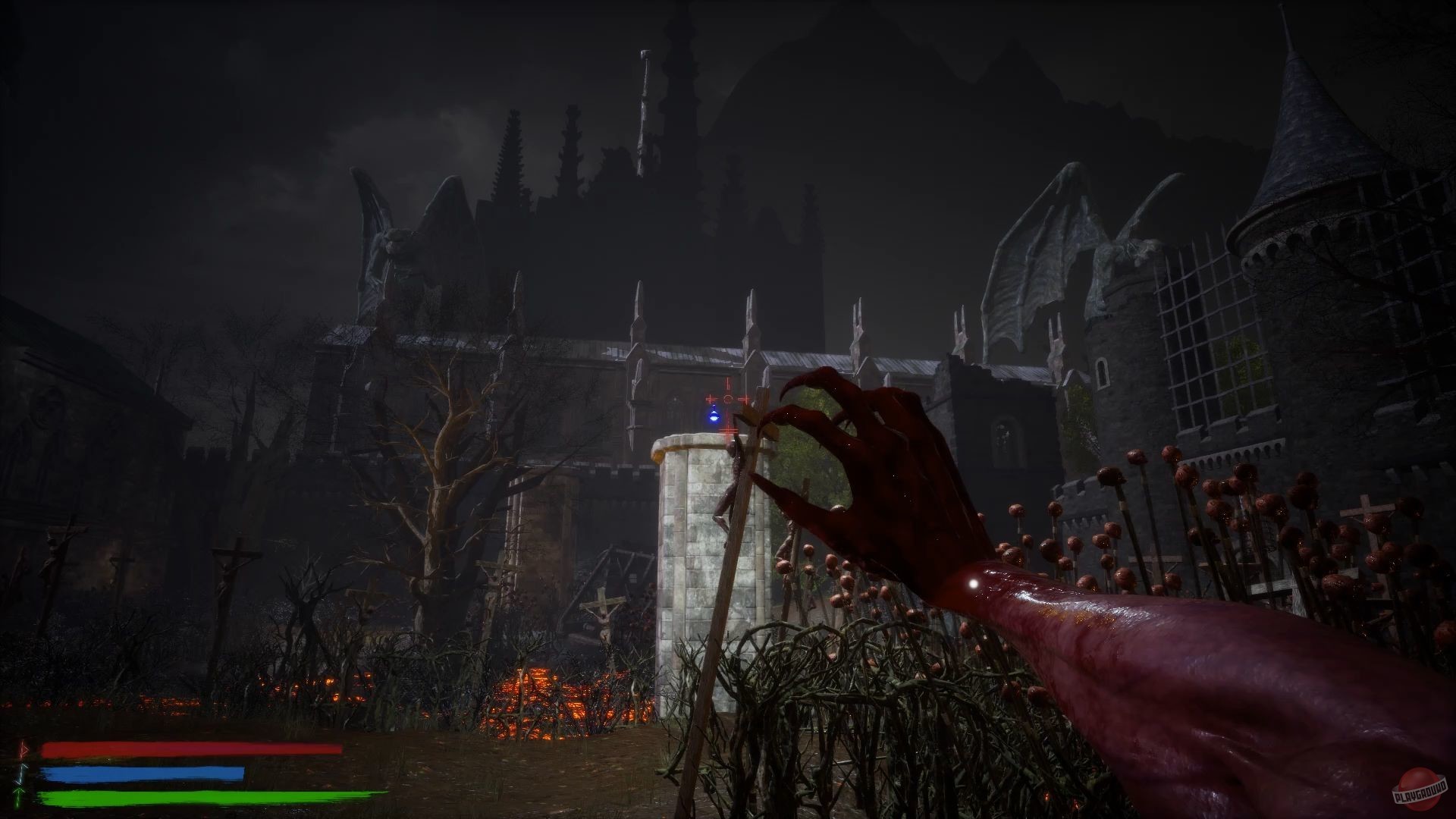
Task: Click the red health bar rune icon
Action: tap(23, 749)
